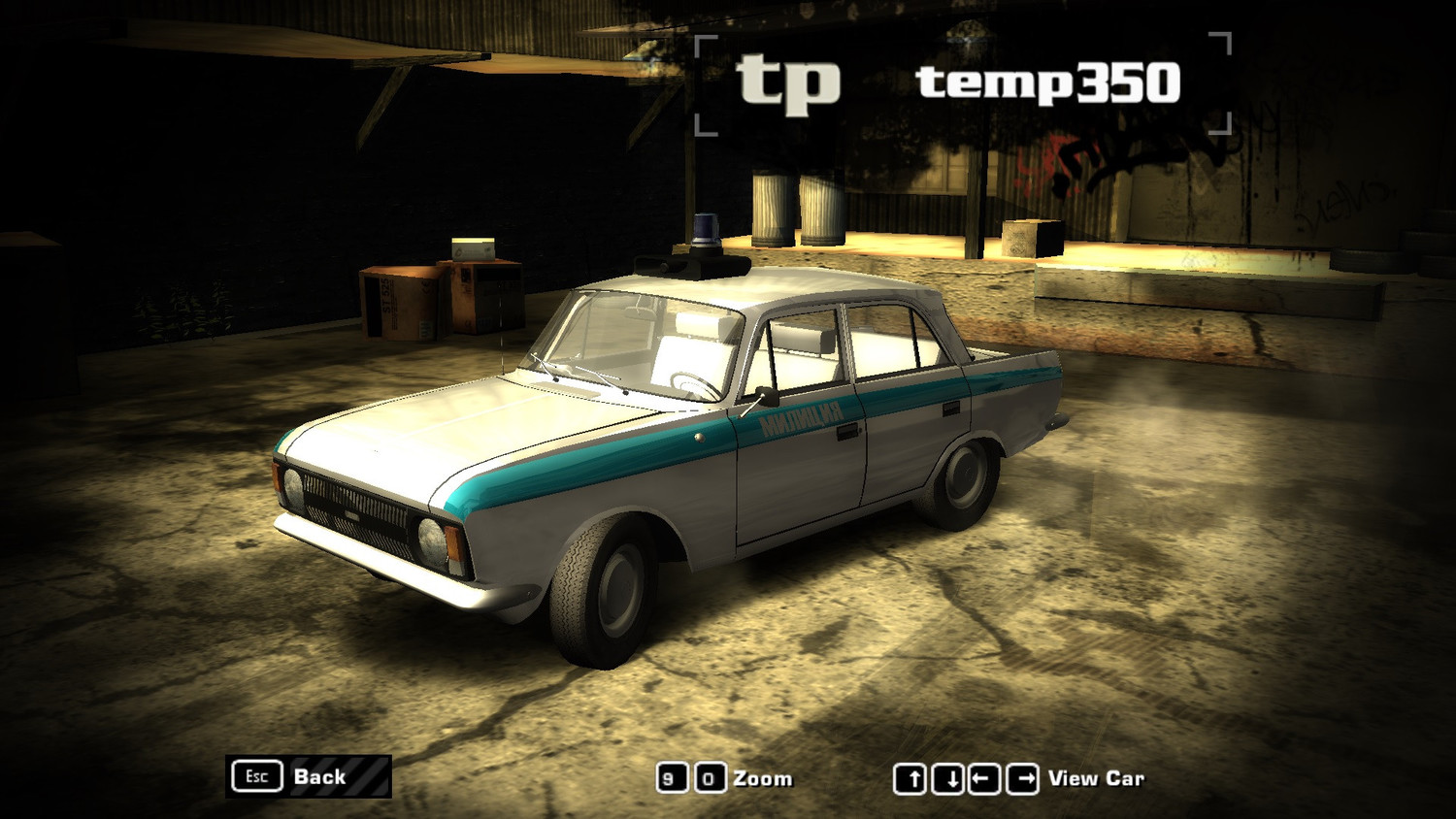The image size is (1456, 819).
Task: Go back using the Back button
Action: tap(309, 776)
